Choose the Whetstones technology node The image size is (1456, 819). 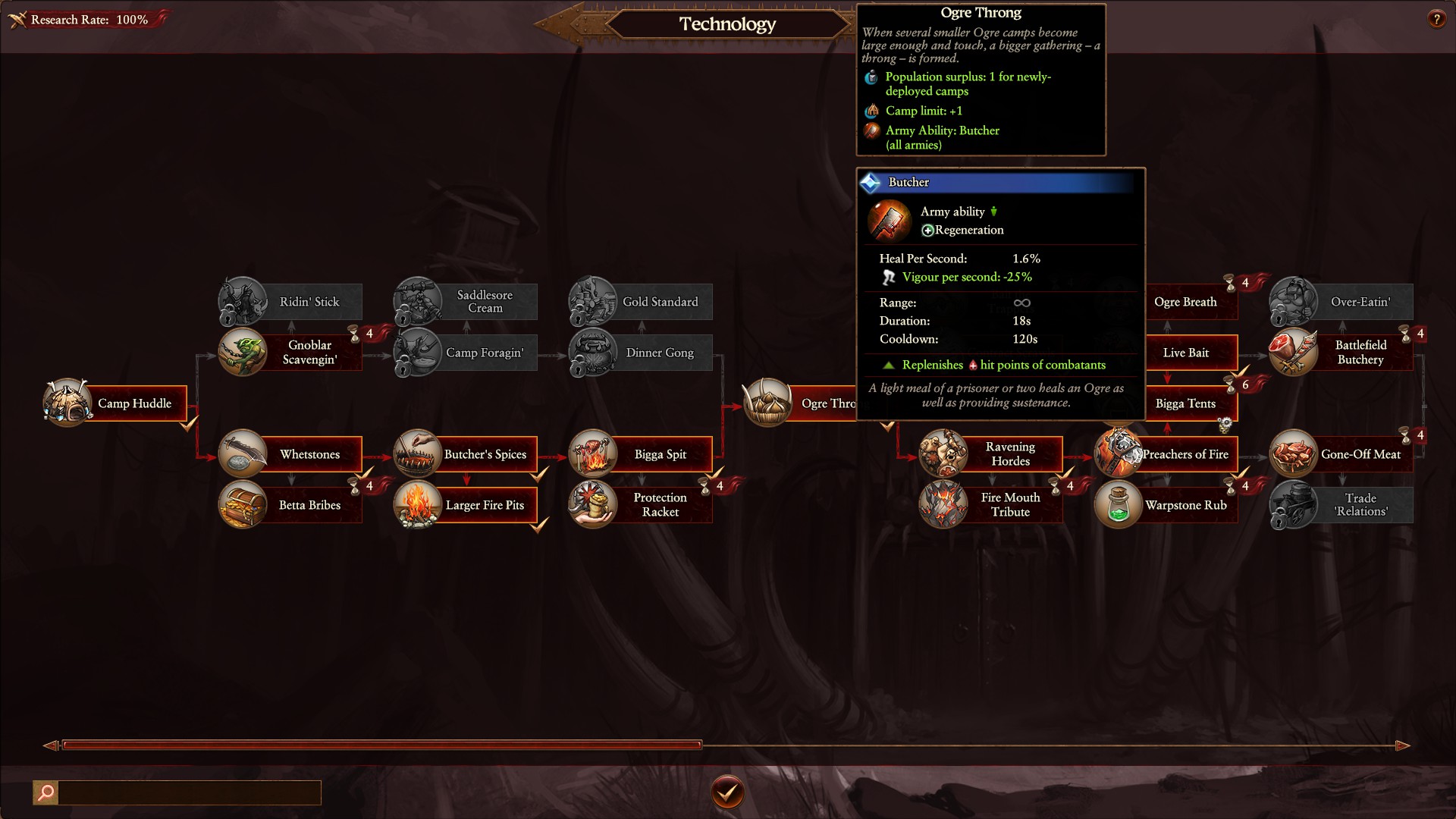tap(309, 454)
